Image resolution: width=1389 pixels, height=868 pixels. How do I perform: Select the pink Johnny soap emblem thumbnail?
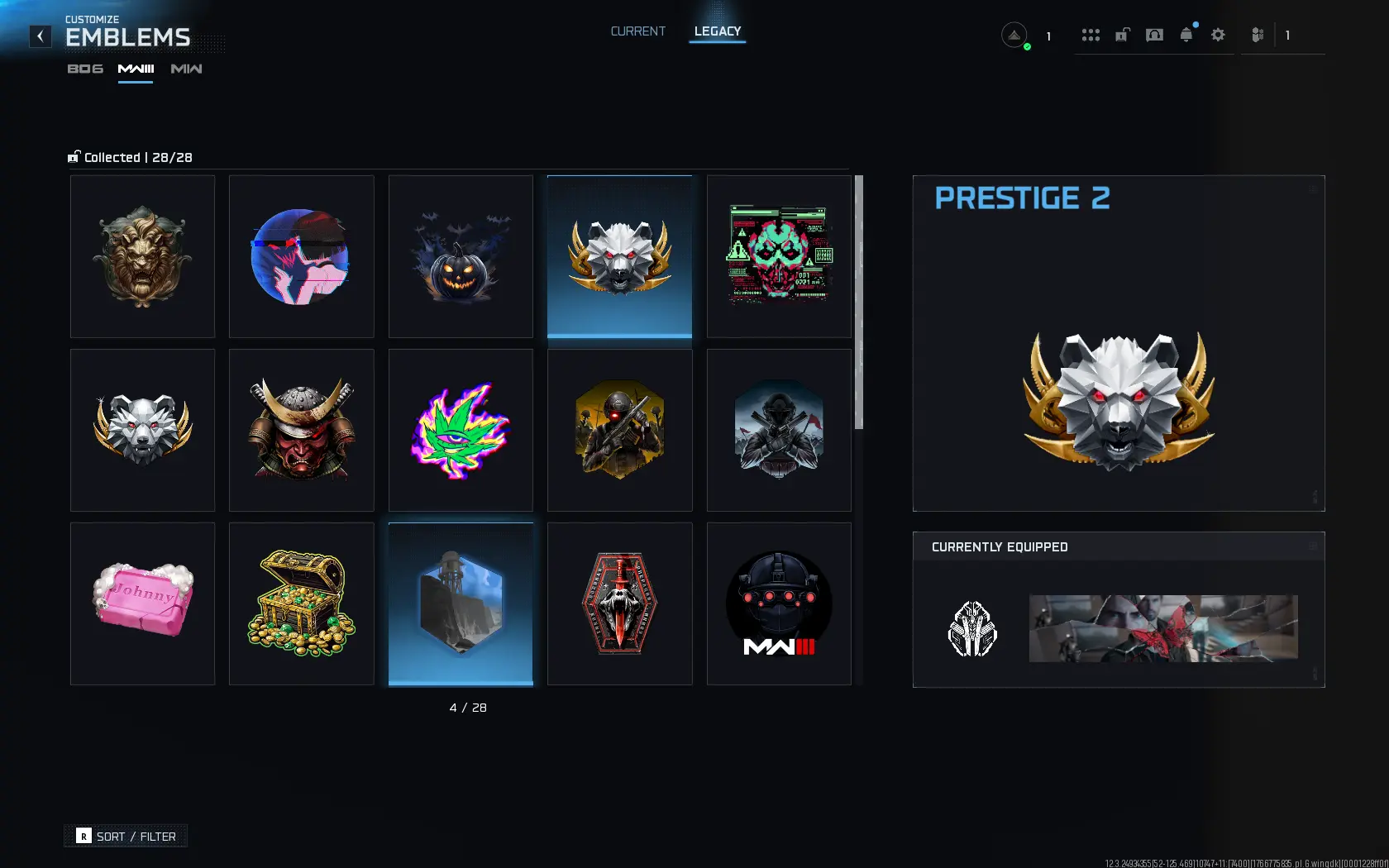[142, 603]
